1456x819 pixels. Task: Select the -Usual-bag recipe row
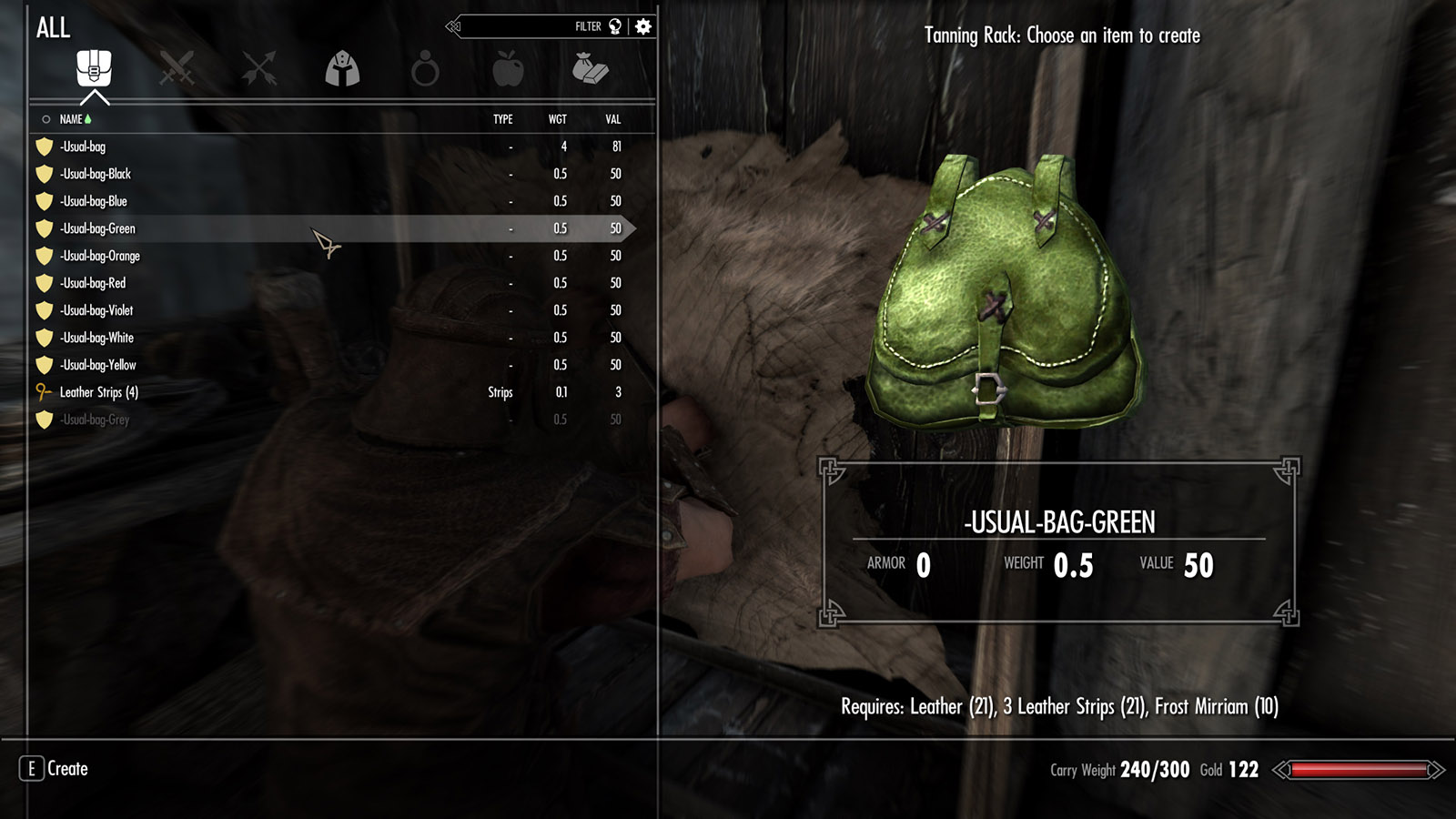(84, 147)
